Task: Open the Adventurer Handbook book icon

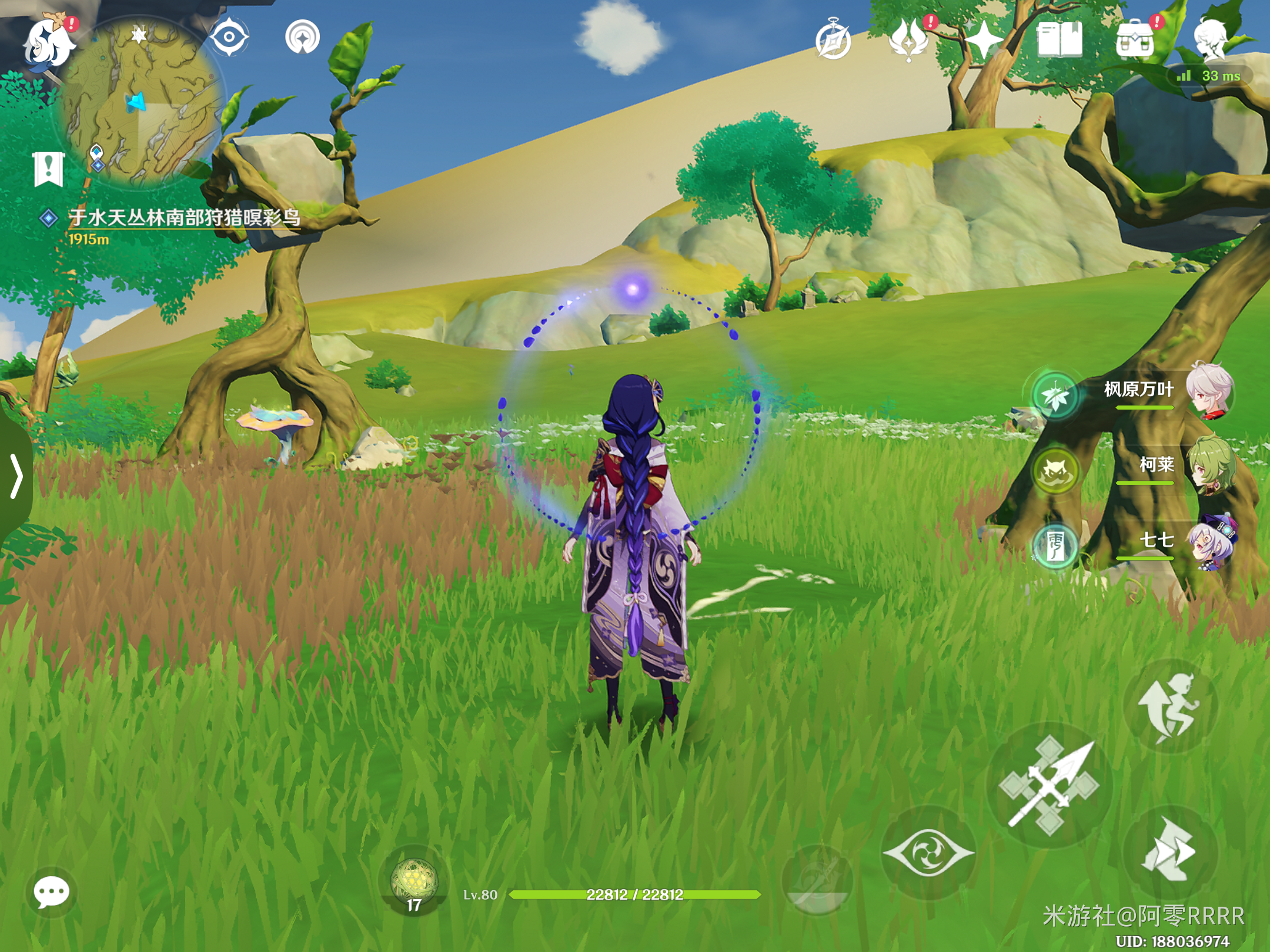Action: pos(1060,40)
